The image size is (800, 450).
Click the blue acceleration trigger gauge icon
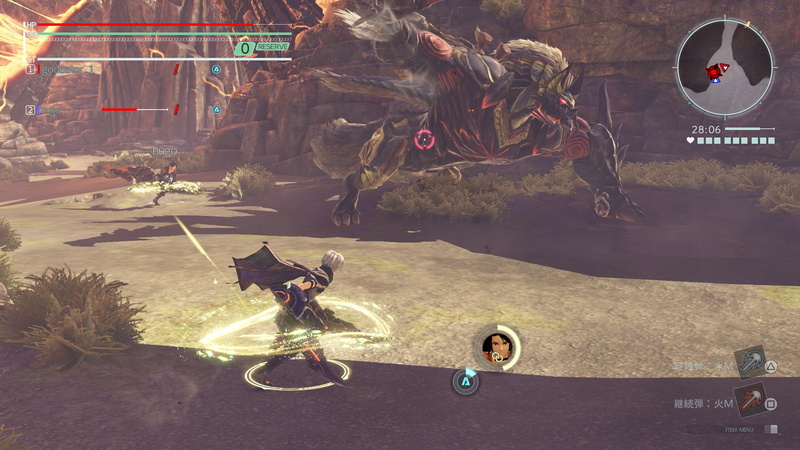tap(465, 380)
